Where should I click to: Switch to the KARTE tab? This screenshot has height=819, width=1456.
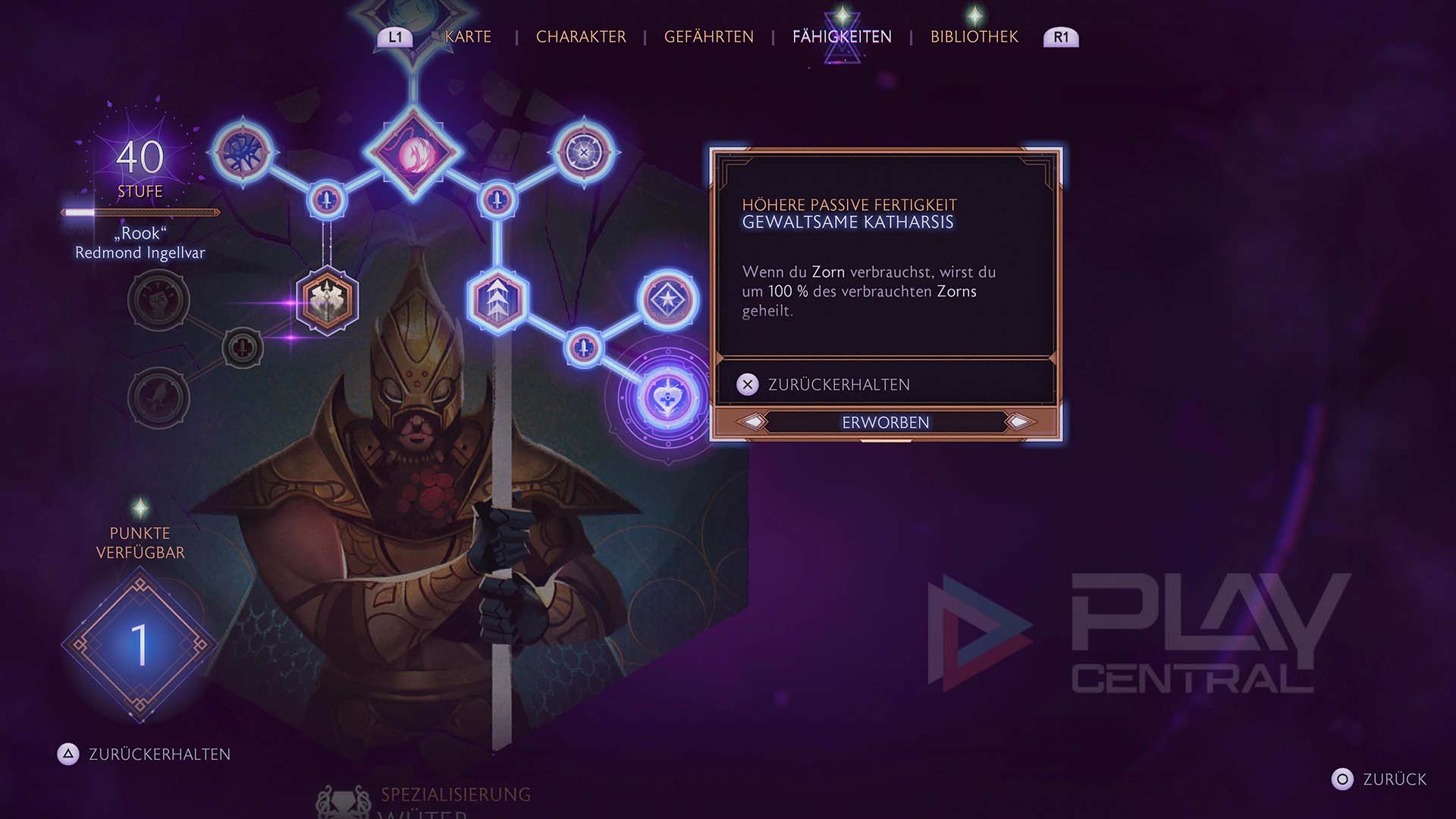468,36
